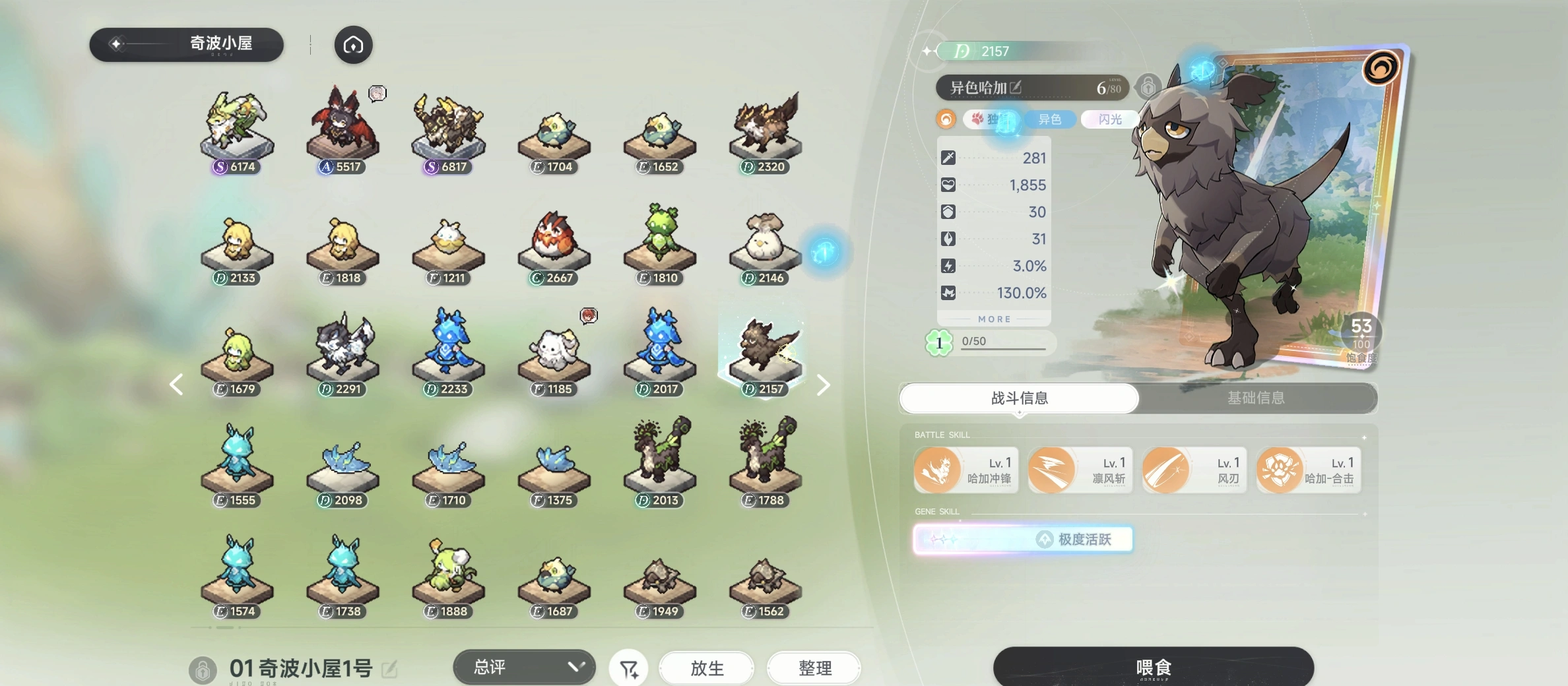Viewport: 1568px width, 686px height.
Task: Select the pet rated 6817
Action: [x=447, y=132]
